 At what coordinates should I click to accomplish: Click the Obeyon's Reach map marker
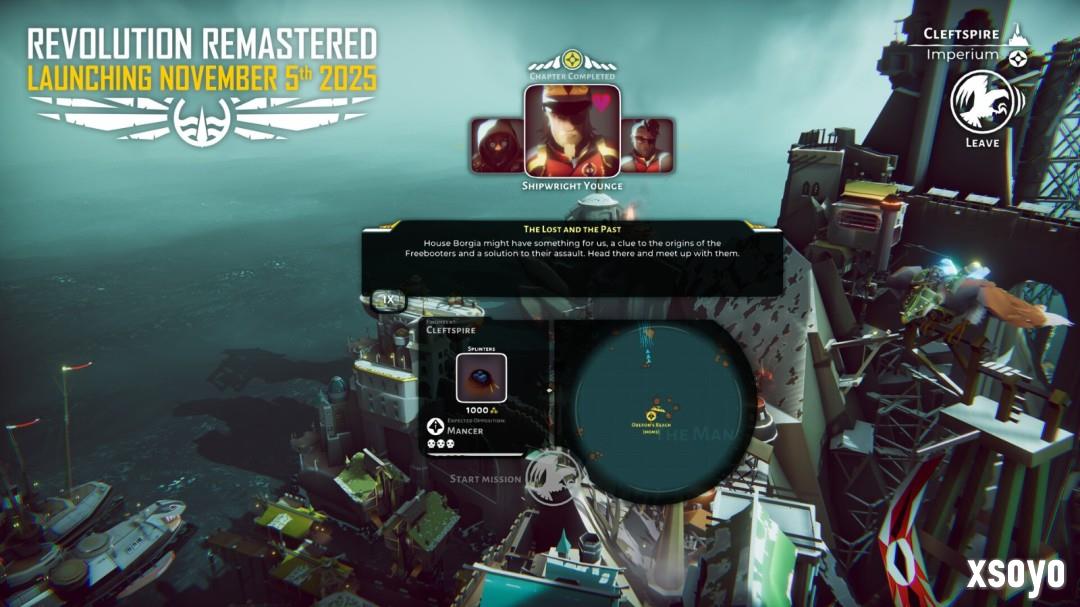coord(651,415)
